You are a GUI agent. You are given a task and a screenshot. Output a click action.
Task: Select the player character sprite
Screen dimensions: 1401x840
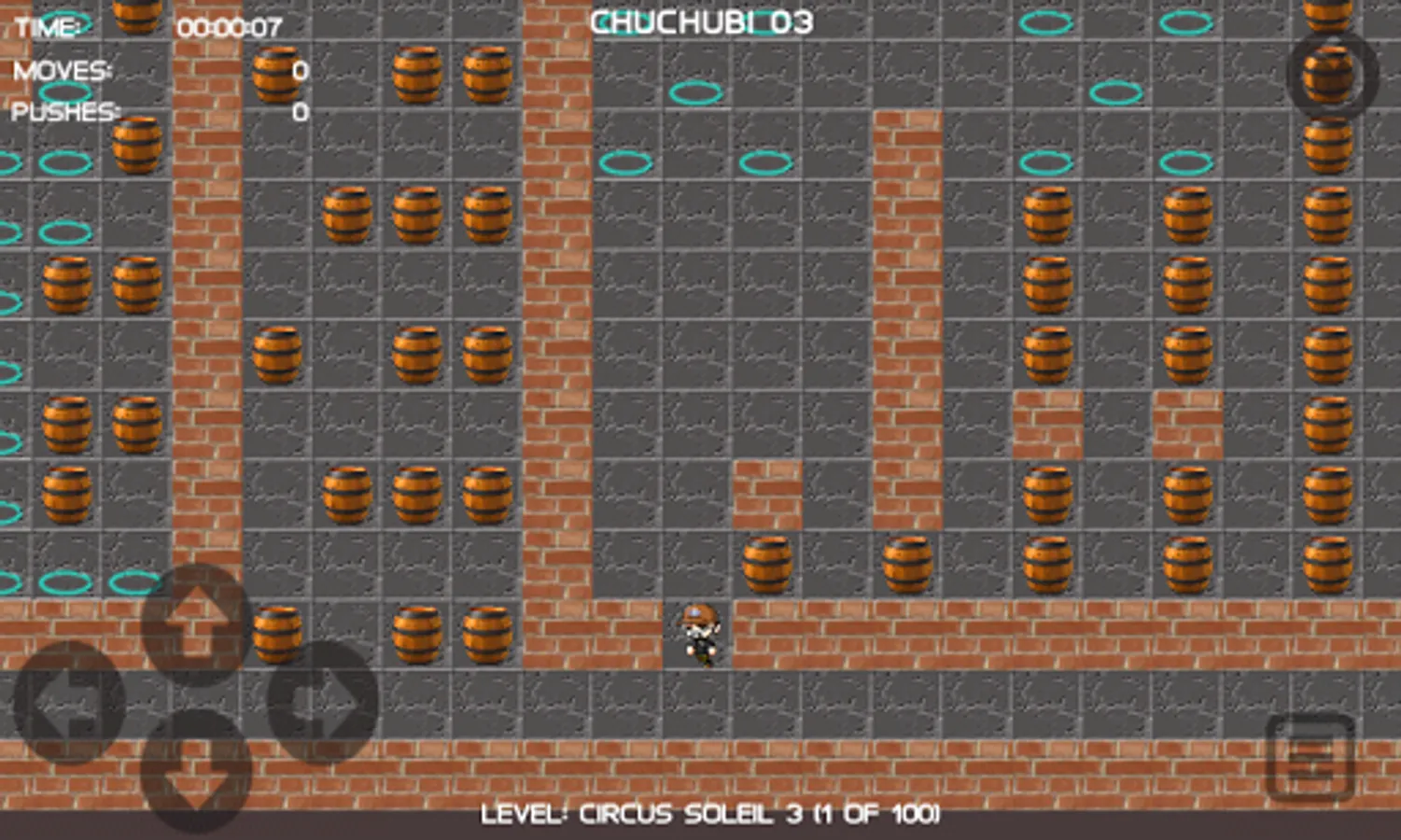point(698,635)
